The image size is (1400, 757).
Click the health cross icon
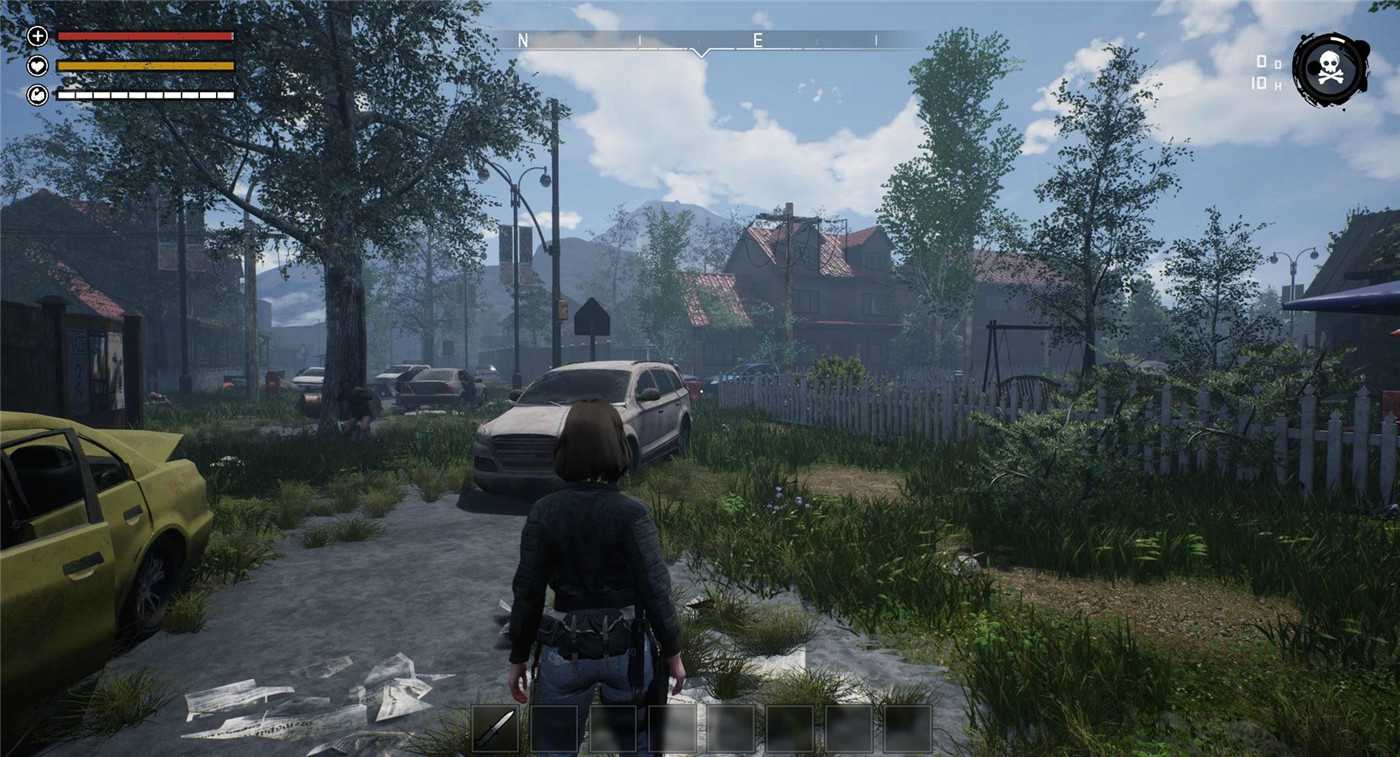pyautogui.click(x=38, y=38)
